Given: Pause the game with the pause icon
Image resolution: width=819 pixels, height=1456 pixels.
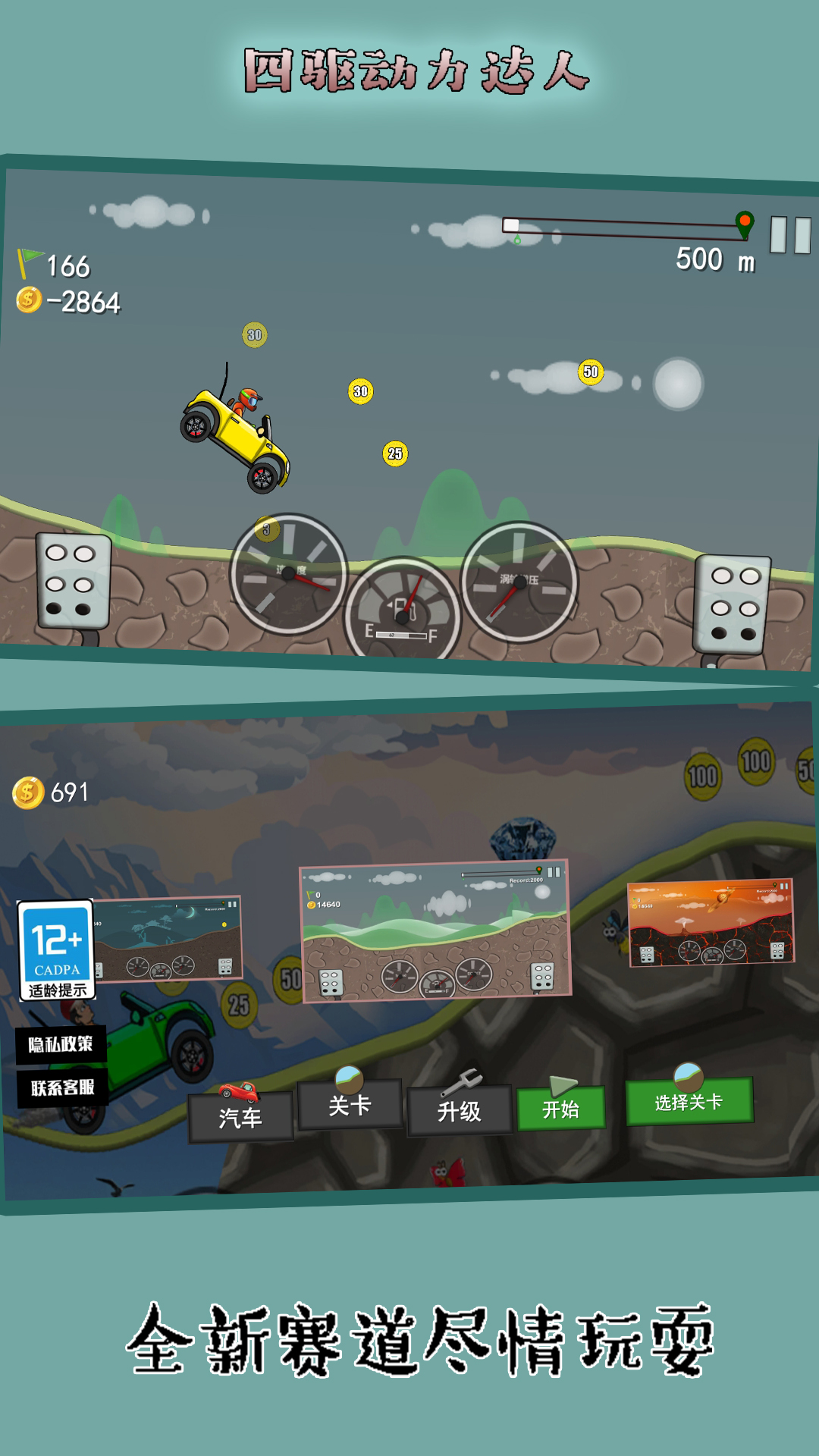Looking at the screenshot, I should [x=790, y=234].
